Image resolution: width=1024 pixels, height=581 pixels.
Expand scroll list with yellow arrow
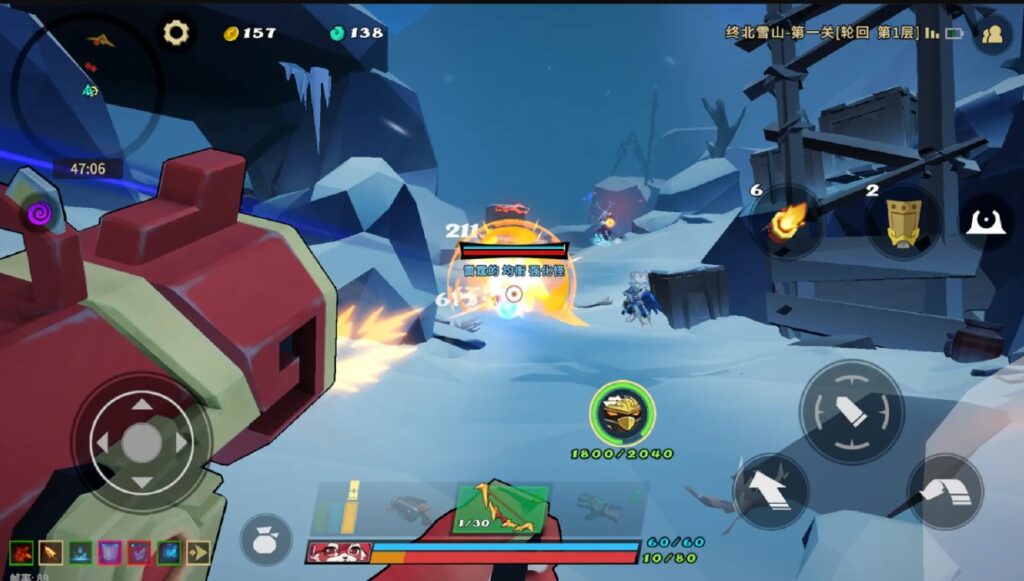point(198,551)
